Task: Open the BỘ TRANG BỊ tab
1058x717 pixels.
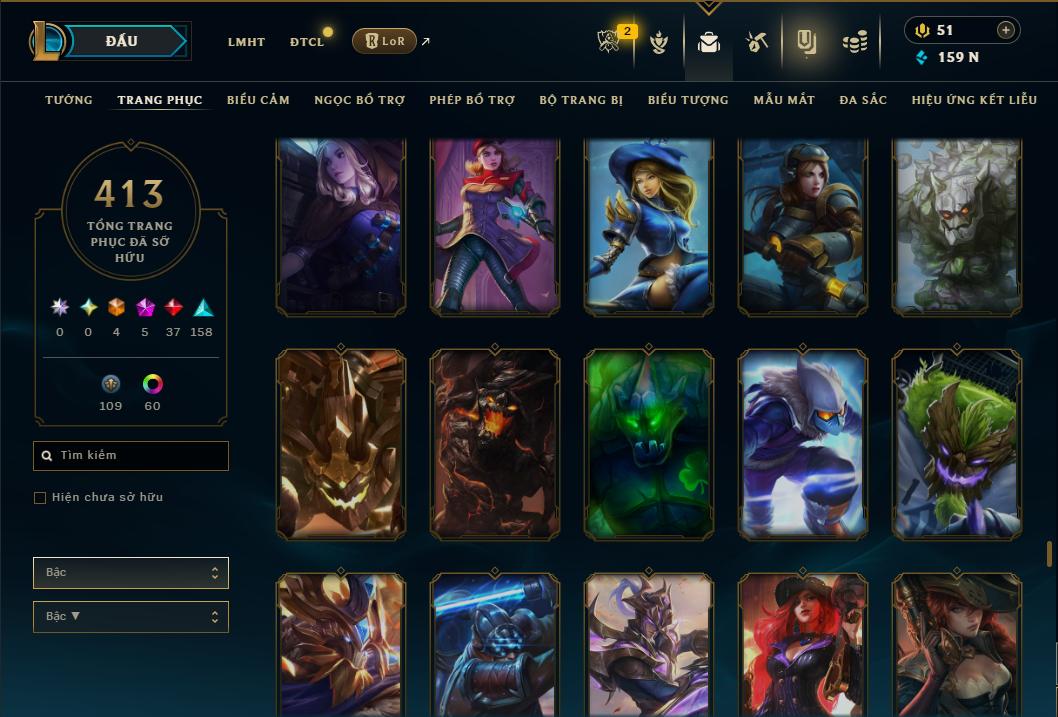Action: [581, 100]
